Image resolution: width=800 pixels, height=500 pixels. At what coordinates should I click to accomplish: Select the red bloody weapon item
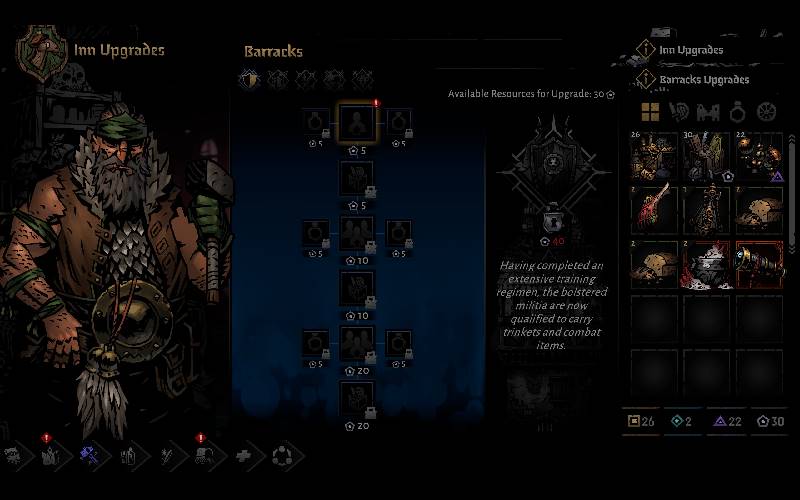coord(656,209)
